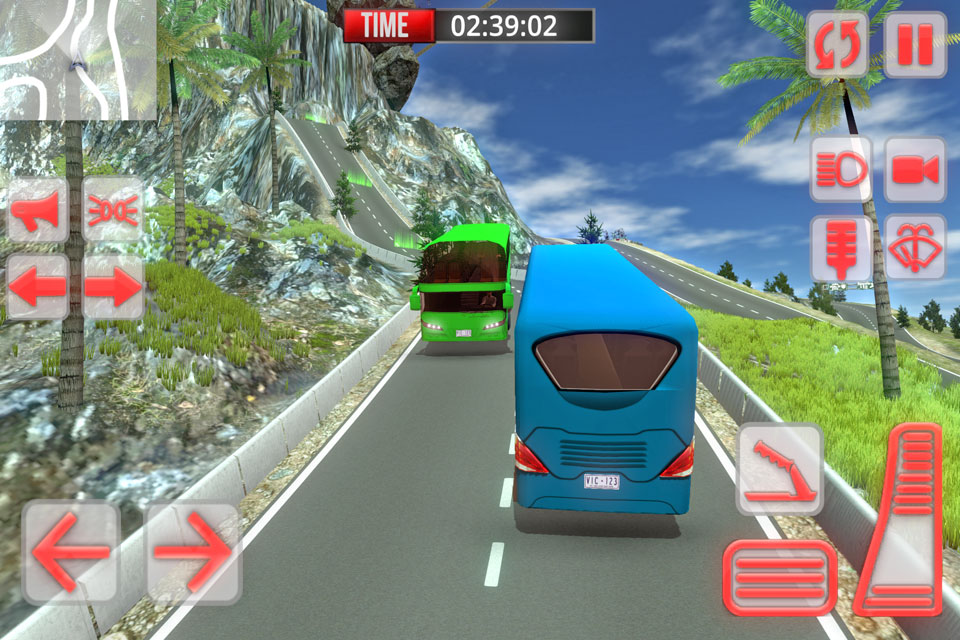Switch view using the video camera button

[915, 169]
